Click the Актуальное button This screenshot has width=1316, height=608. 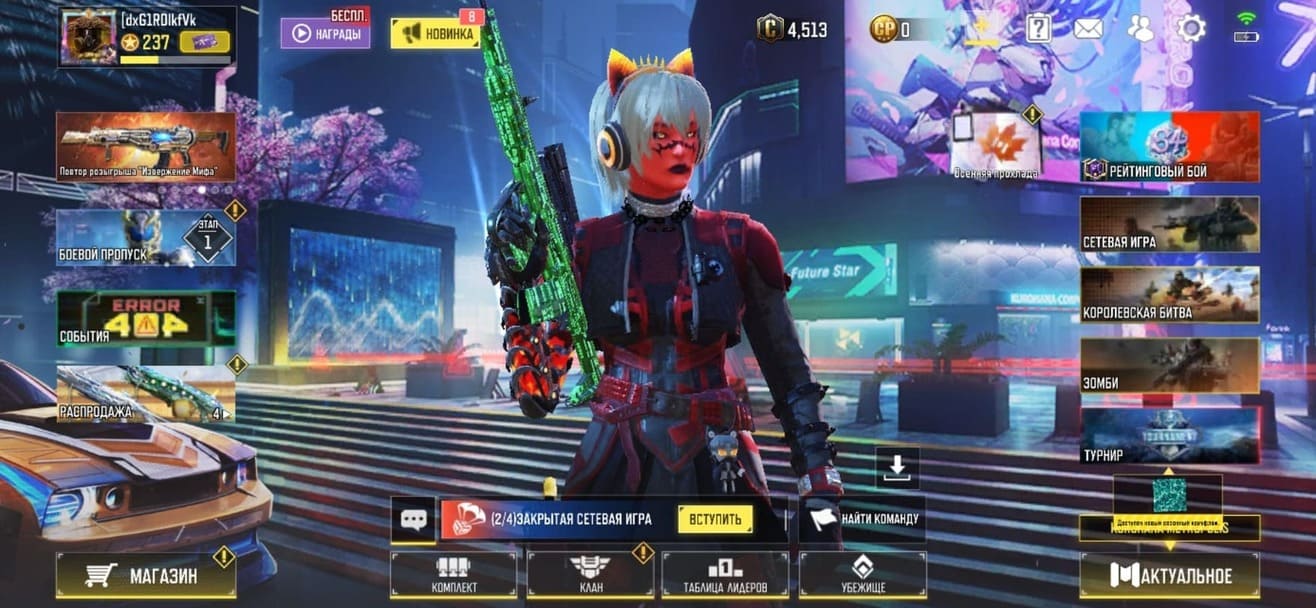click(1169, 575)
